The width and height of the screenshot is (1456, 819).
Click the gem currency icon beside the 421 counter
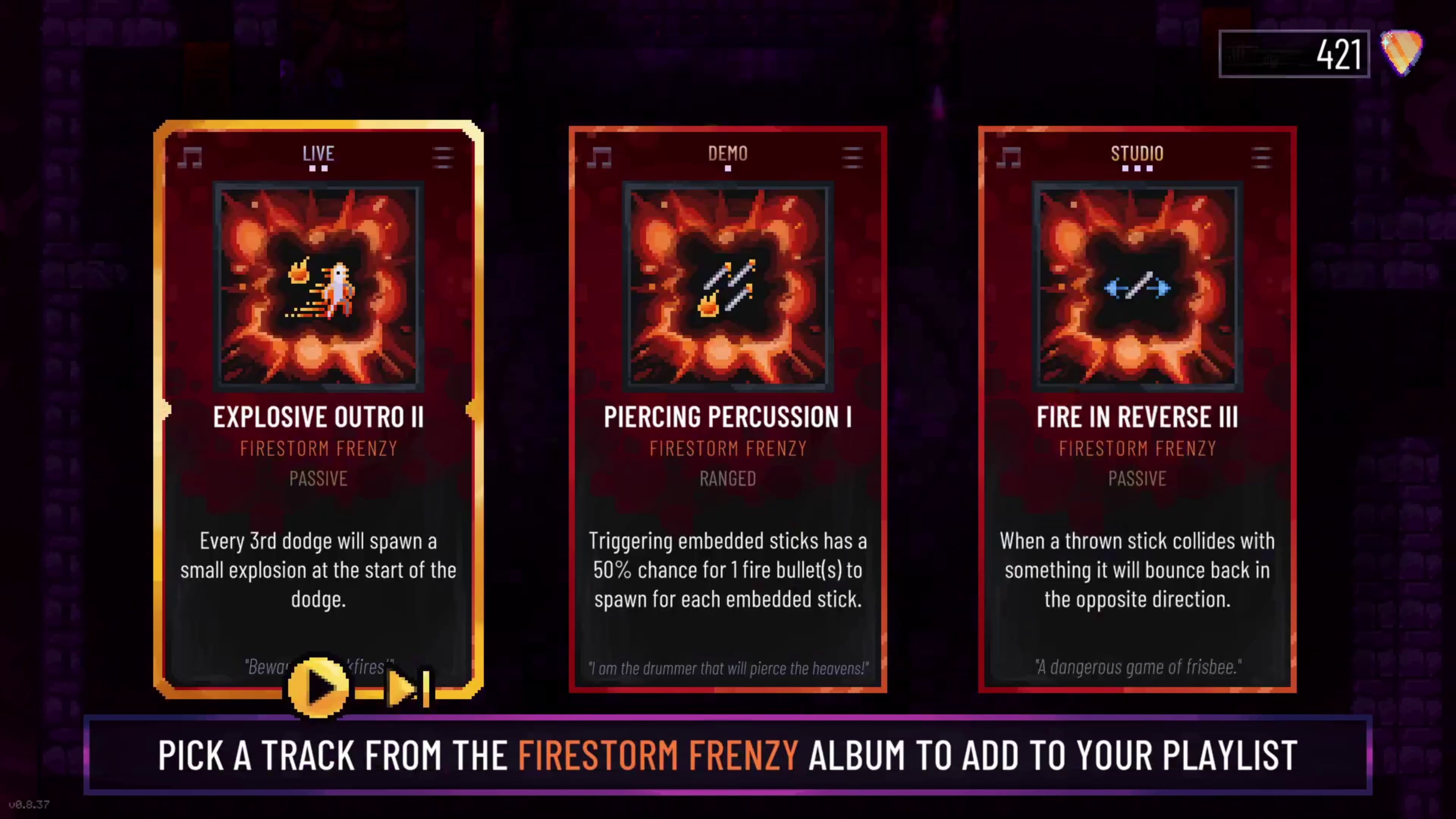[x=1402, y=53]
